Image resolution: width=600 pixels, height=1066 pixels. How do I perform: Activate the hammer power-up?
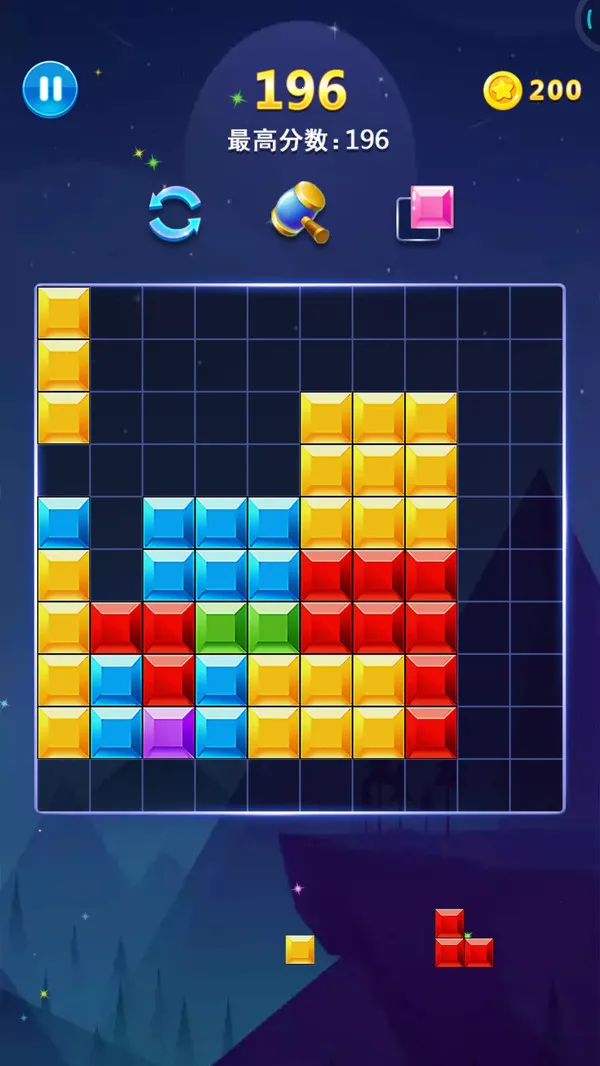click(x=300, y=212)
